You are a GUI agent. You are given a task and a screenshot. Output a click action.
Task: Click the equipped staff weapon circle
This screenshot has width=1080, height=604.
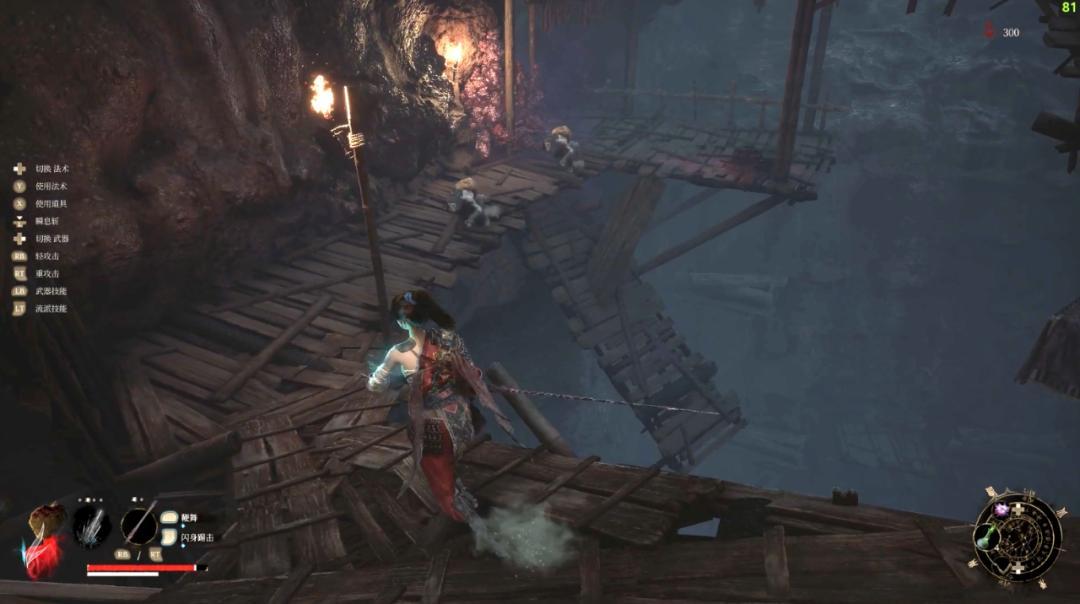(x=139, y=526)
